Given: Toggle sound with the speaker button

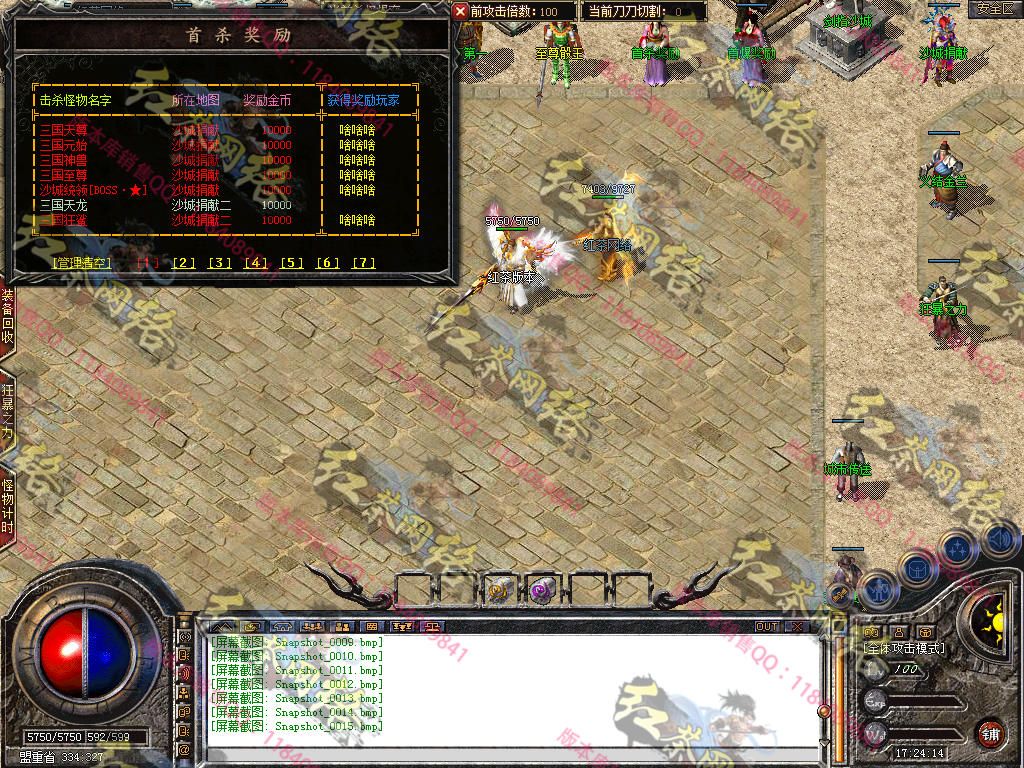Looking at the screenshot, I should [999, 541].
